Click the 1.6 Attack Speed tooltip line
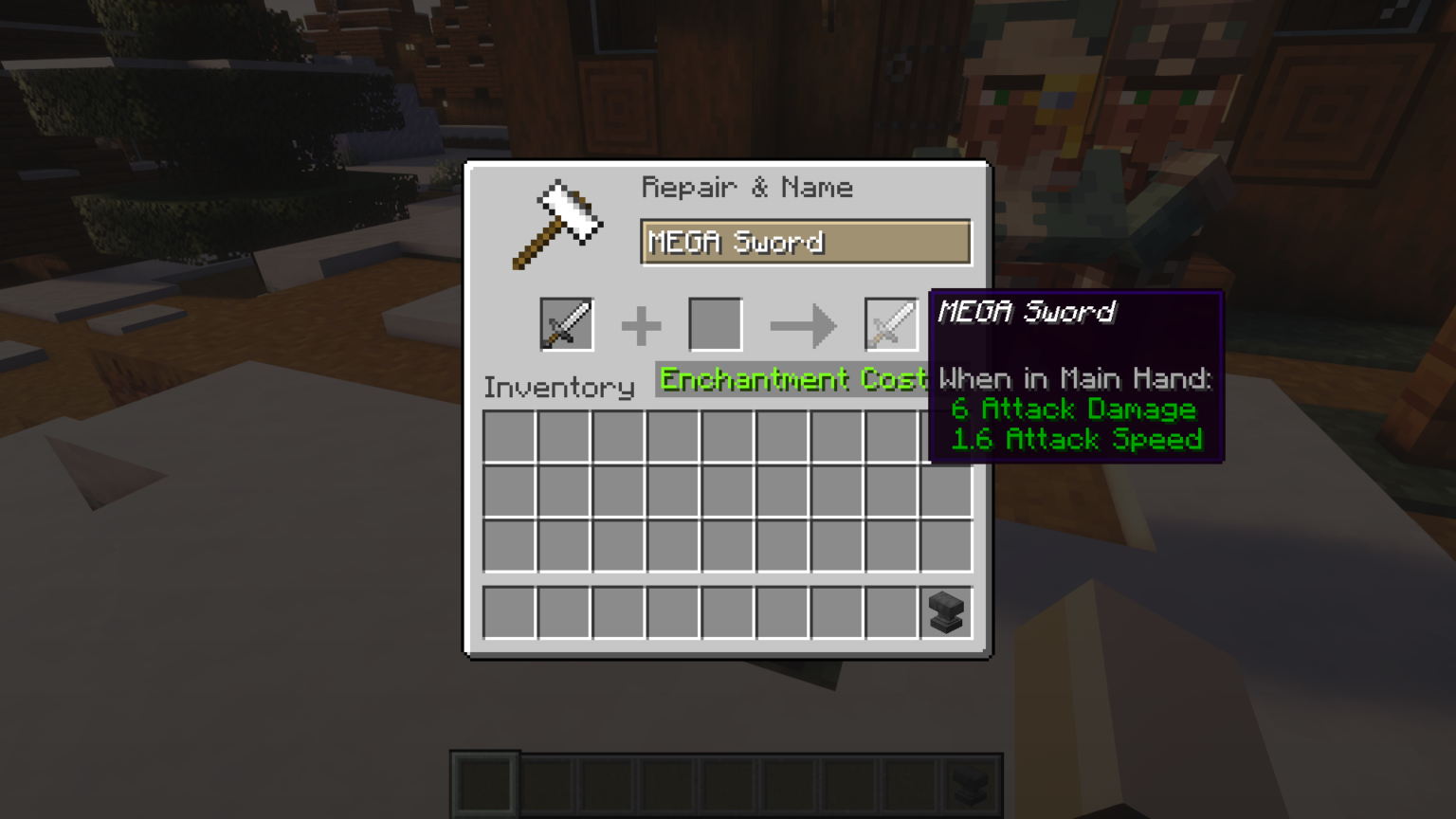The height and width of the screenshot is (819, 1456). coord(1078,439)
